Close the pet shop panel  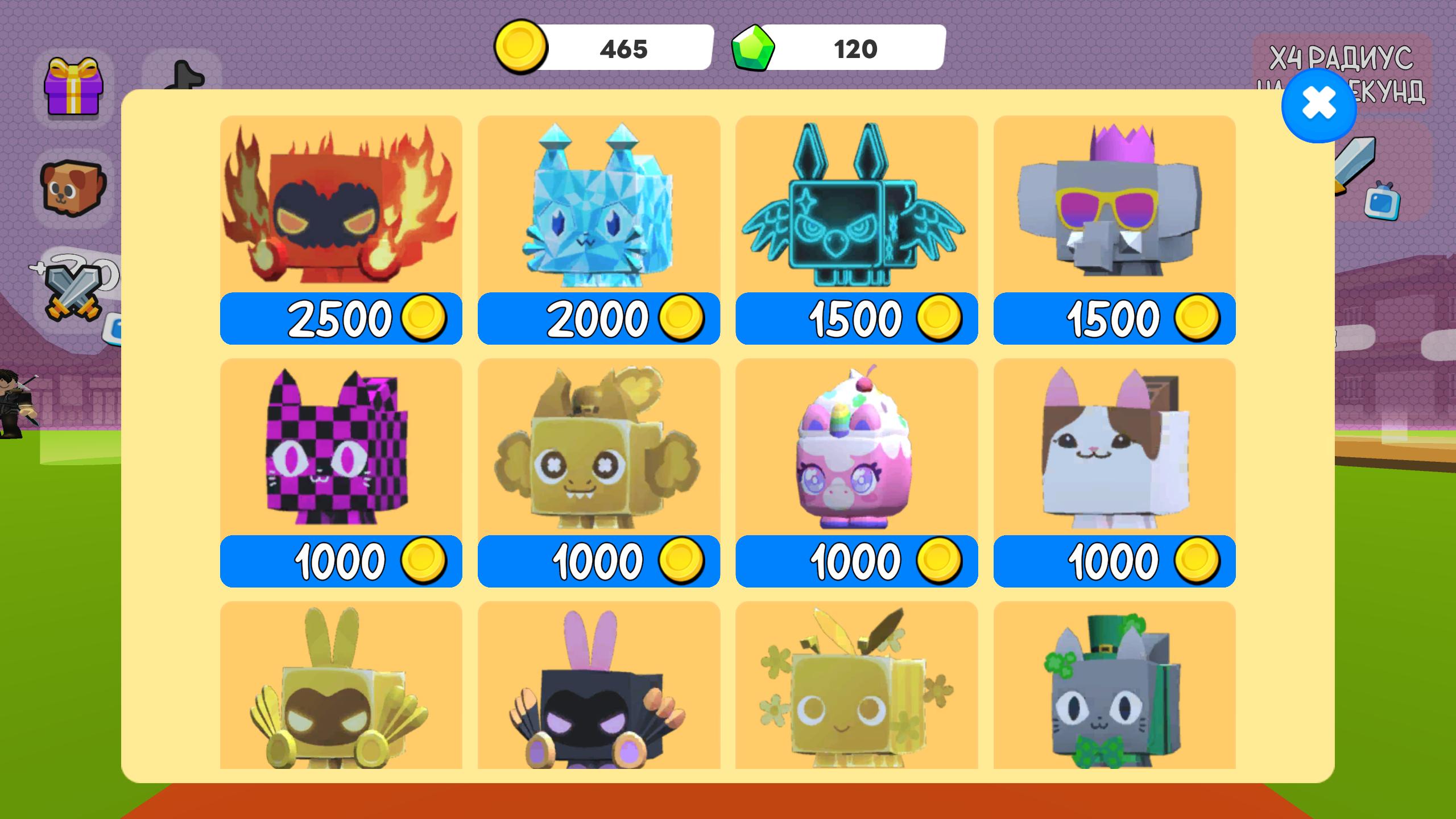tap(1318, 105)
